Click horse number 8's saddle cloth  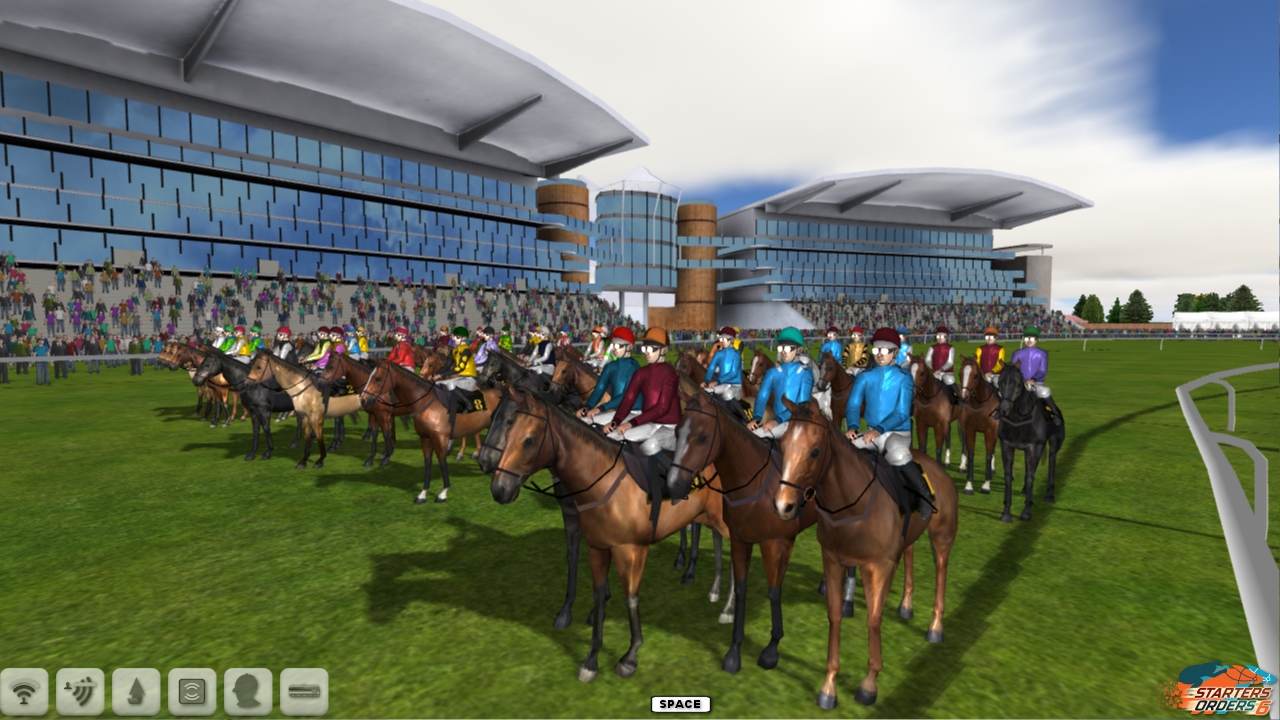point(478,404)
